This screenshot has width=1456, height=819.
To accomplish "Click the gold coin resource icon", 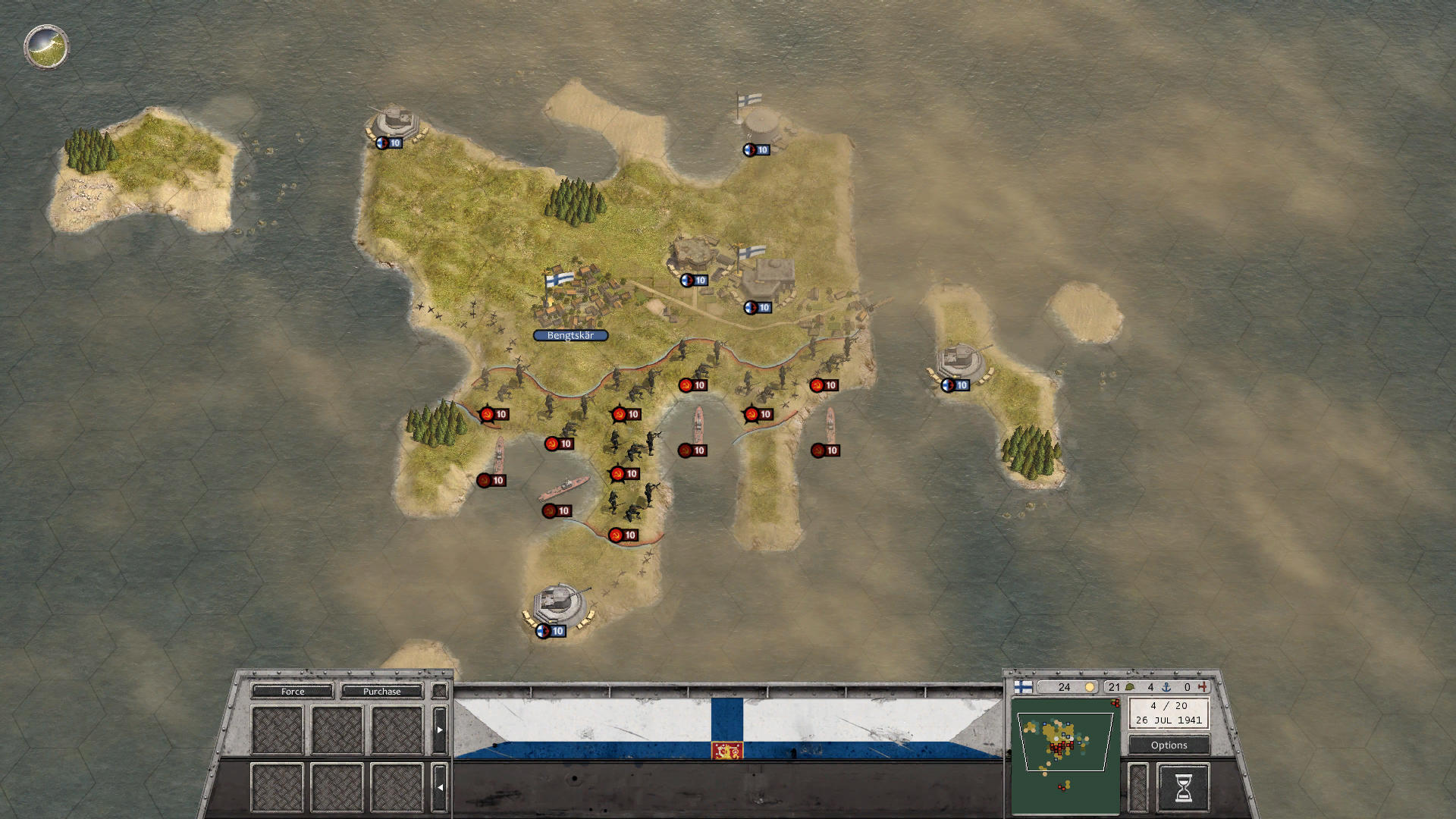I will pos(1090,687).
